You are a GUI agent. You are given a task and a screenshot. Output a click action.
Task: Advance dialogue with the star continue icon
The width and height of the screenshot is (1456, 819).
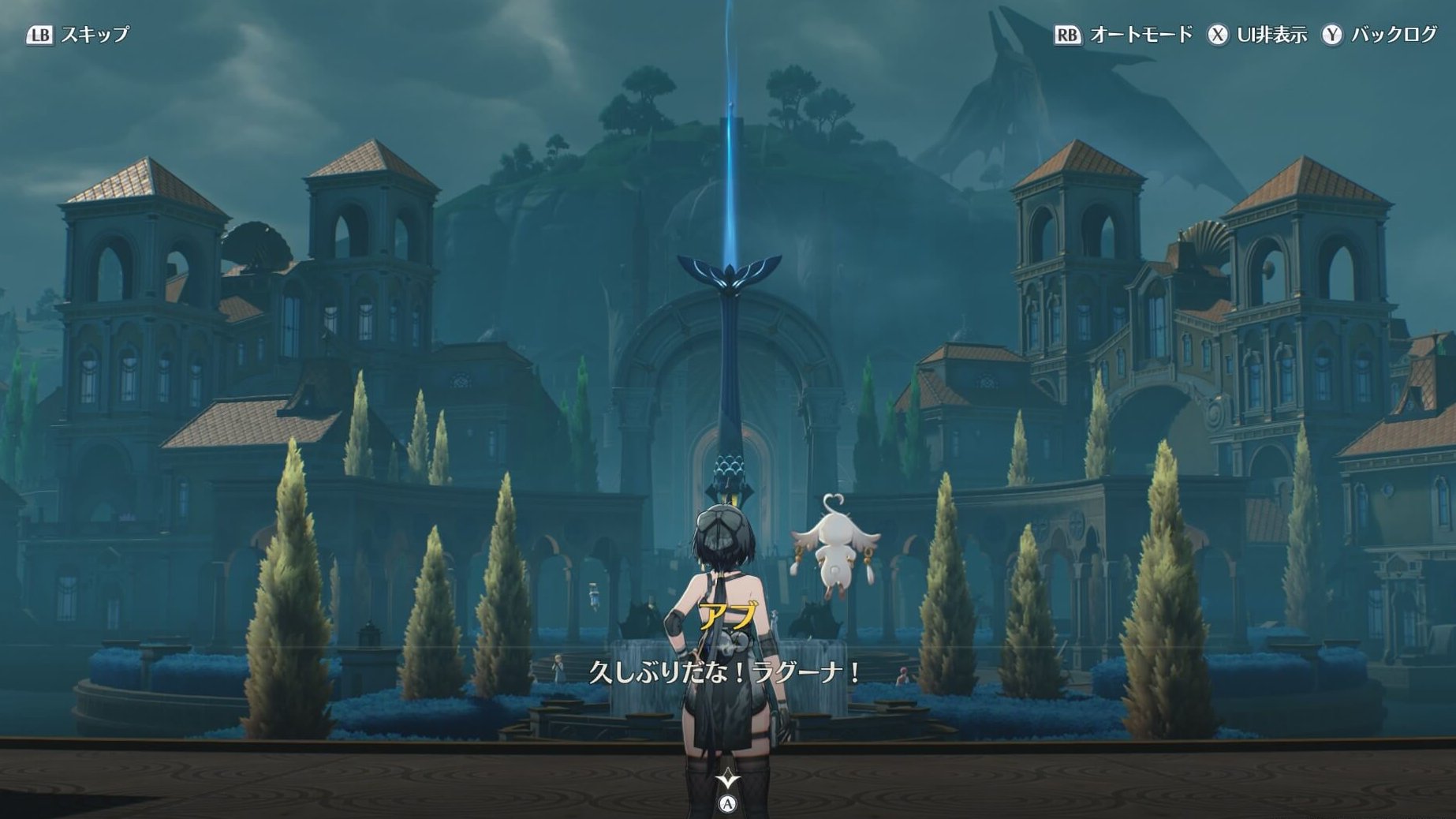[x=727, y=780]
